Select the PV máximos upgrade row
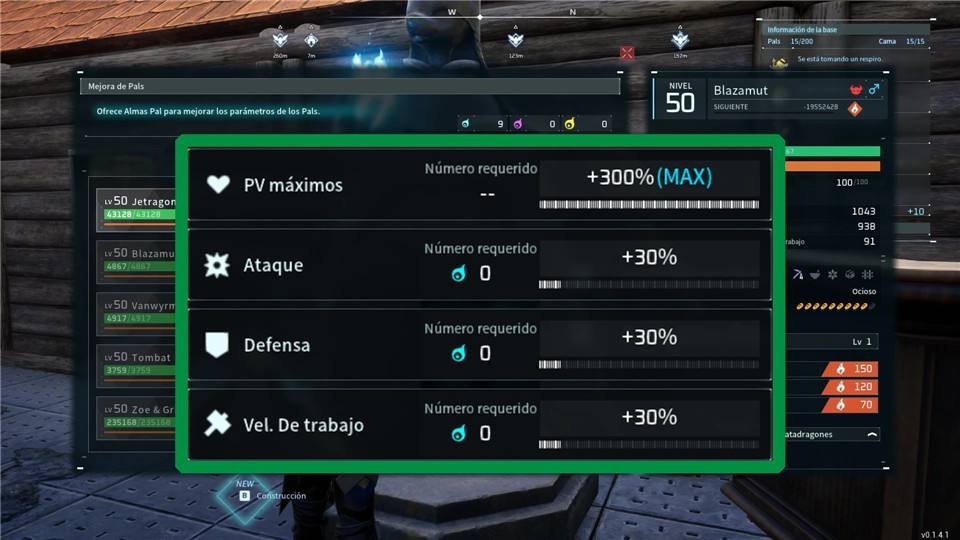The image size is (960, 540). click(x=480, y=185)
